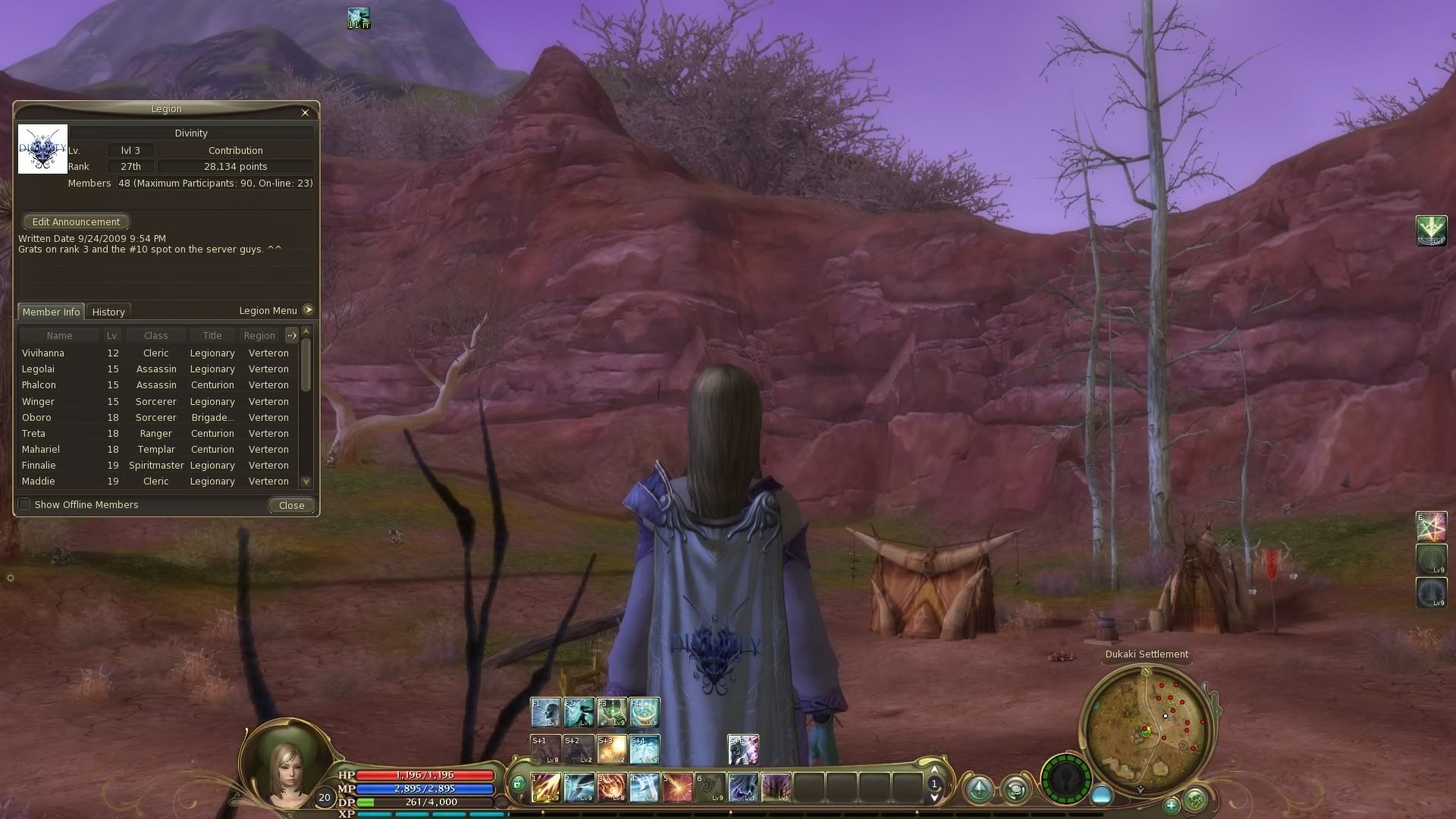Image resolution: width=1456 pixels, height=819 pixels.
Task: Close the Legion window with the X
Action: (x=305, y=112)
